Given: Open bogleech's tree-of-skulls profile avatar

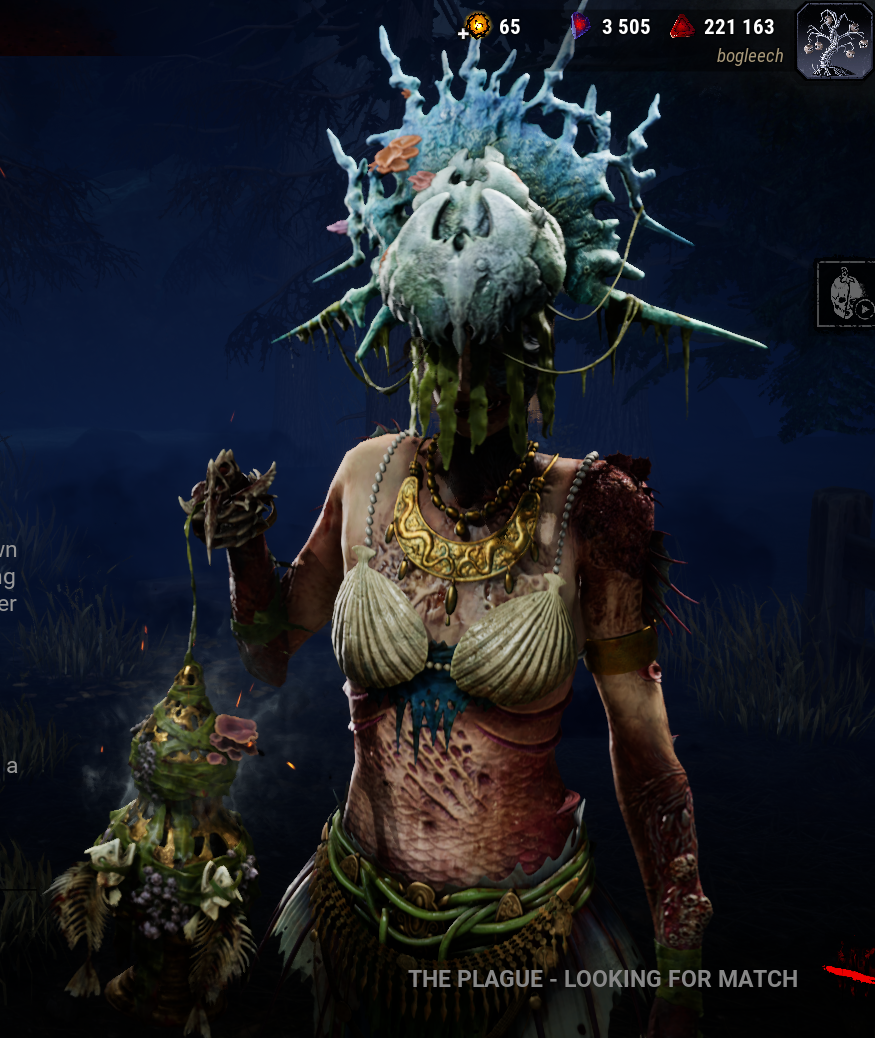Looking at the screenshot, I should point(834,40).
